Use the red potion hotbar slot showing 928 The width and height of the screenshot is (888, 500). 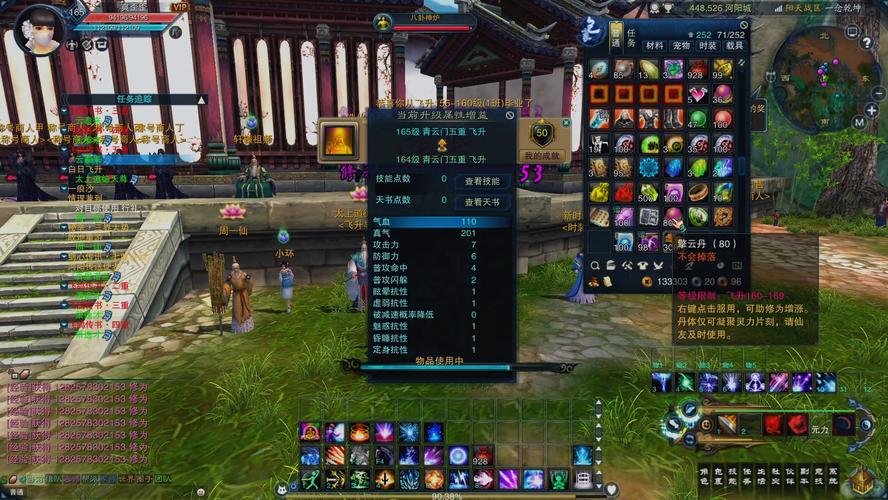pos(482,457)
